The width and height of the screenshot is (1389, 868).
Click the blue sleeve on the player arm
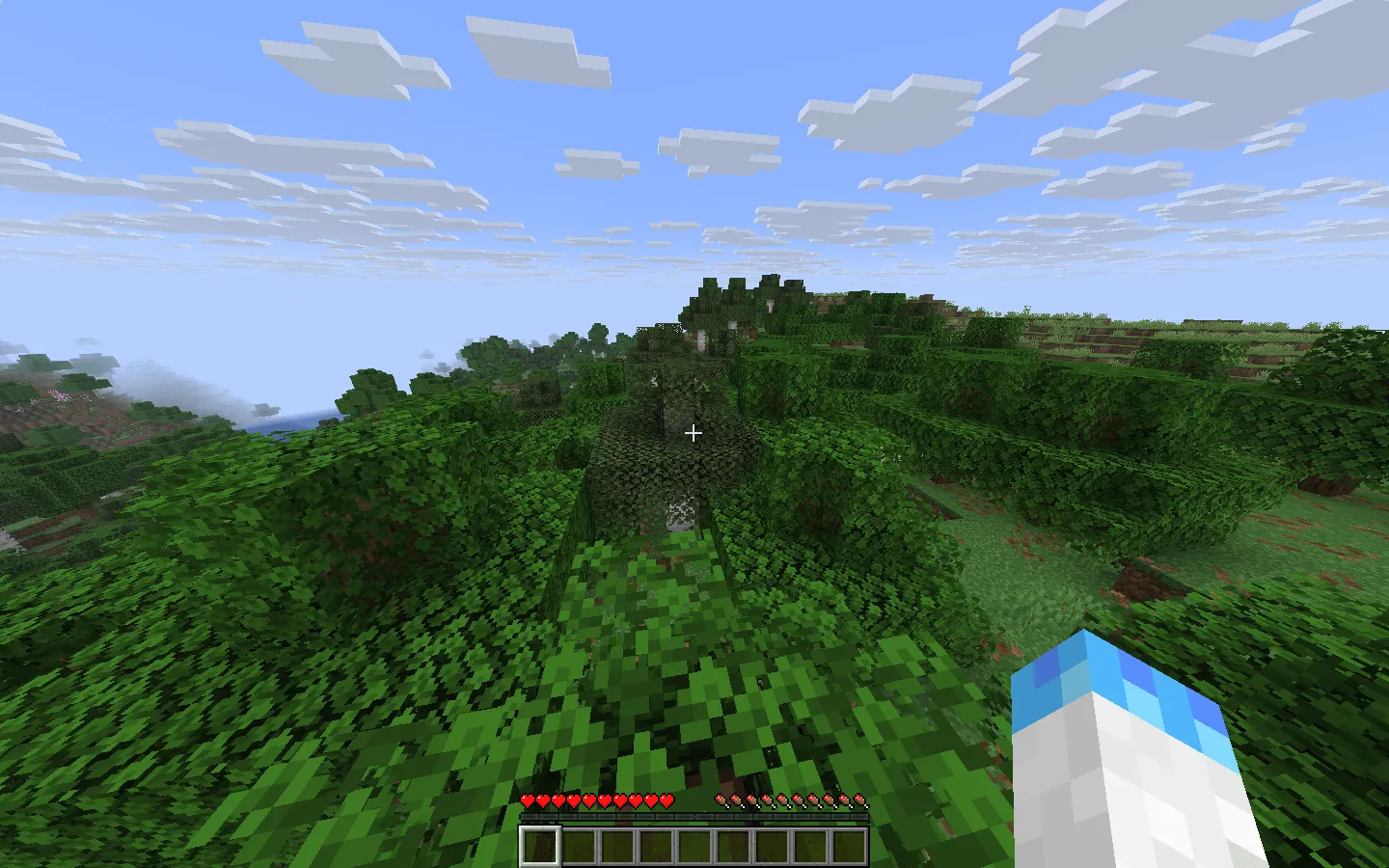coord(1119,675)
